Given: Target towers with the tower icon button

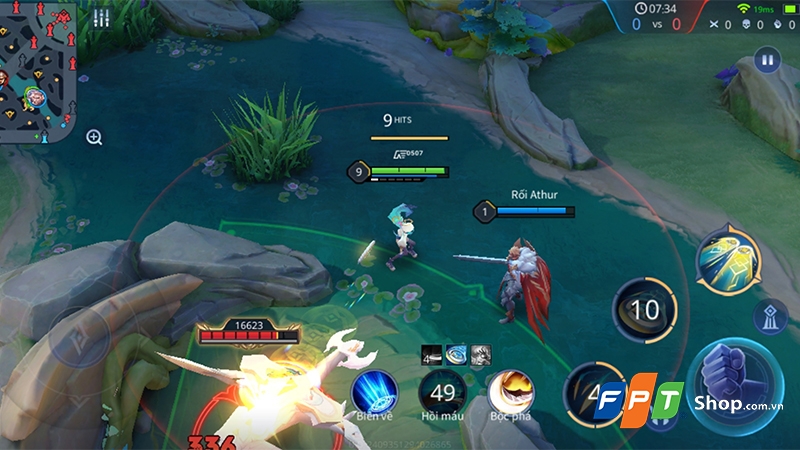Looking at the screenshot, I should pos(772,317).
